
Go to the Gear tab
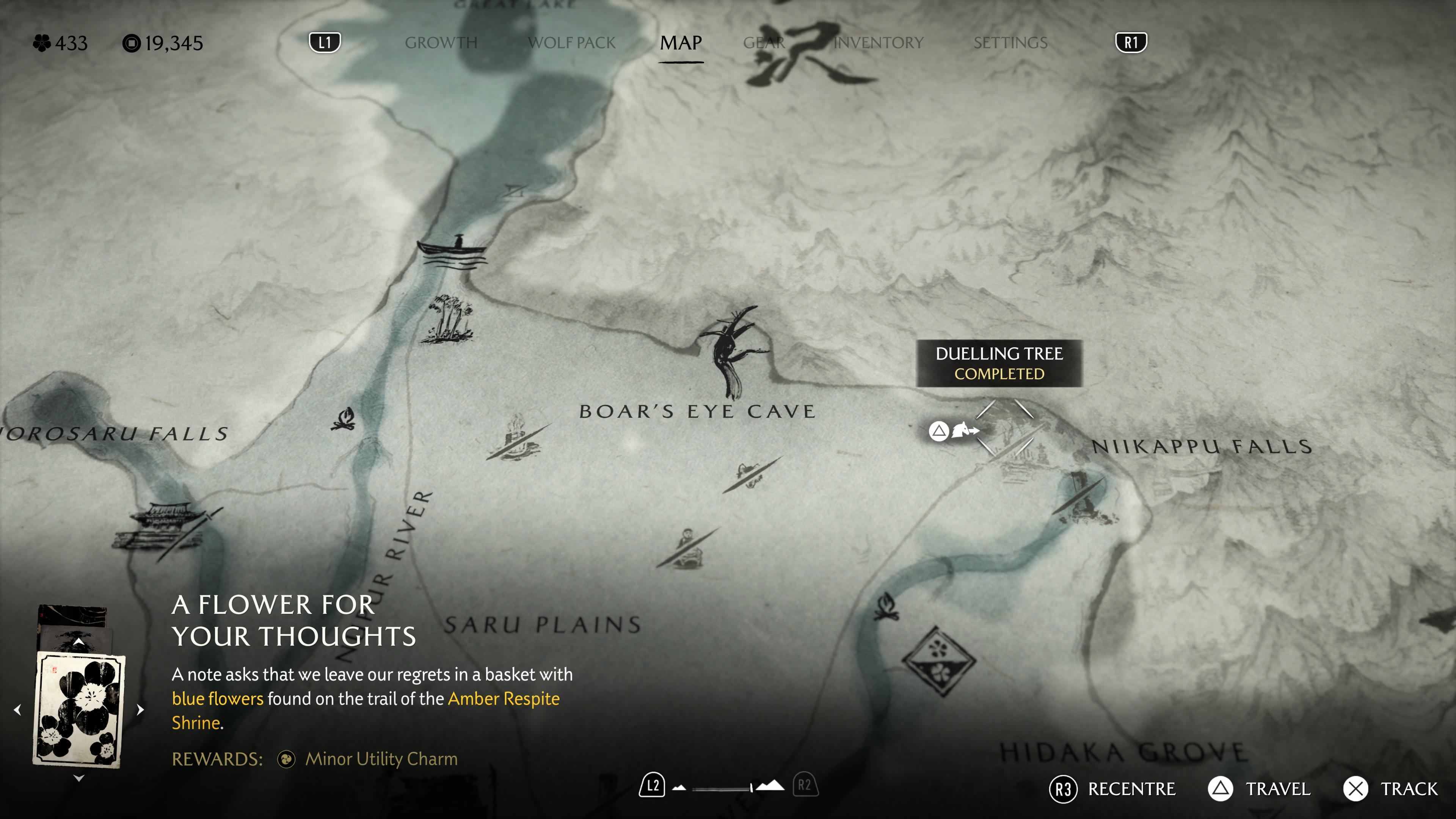(x=764, y=43)
